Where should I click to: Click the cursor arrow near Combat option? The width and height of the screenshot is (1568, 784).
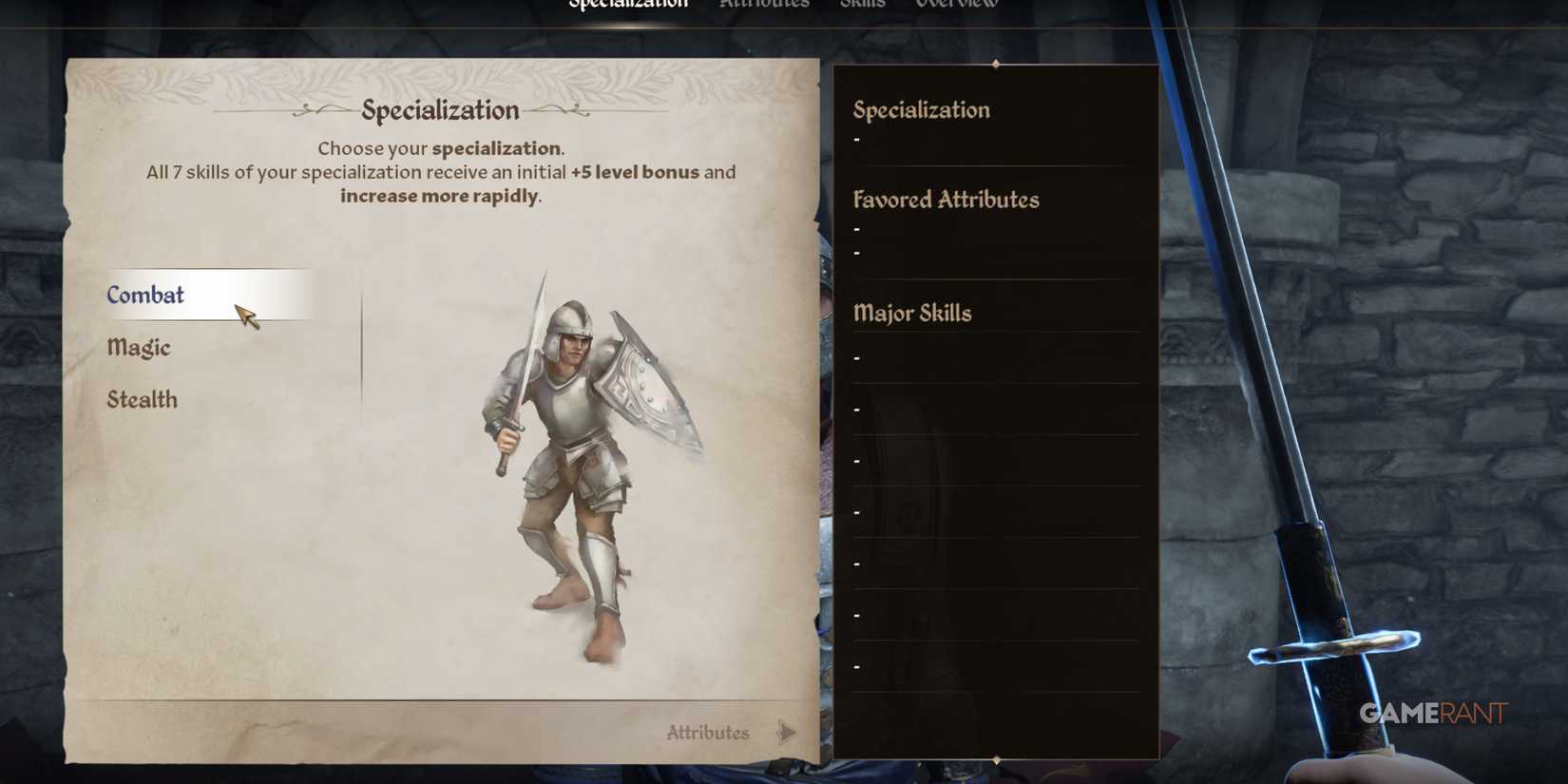249,318
